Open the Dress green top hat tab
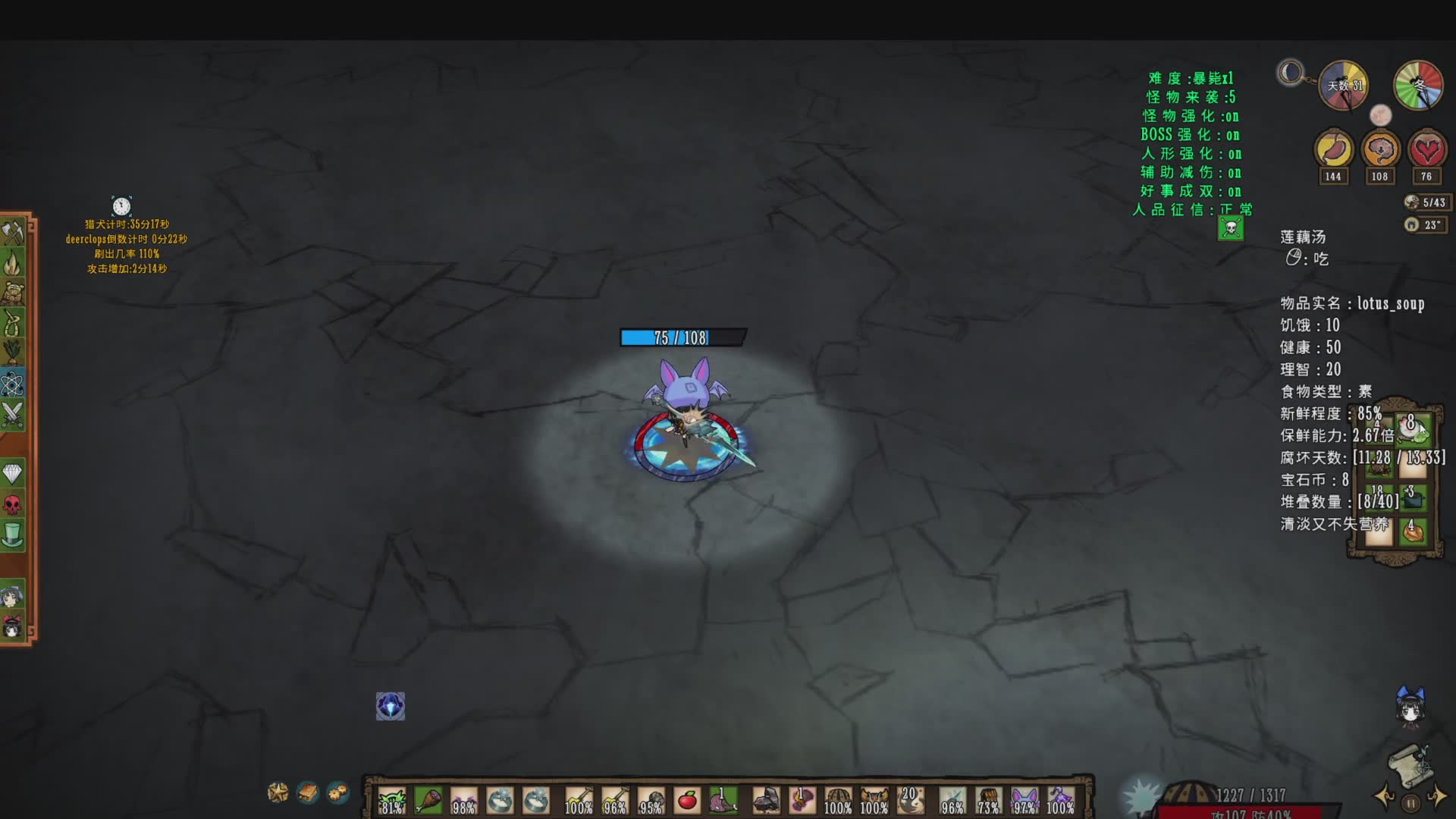 tap(13, 535)
